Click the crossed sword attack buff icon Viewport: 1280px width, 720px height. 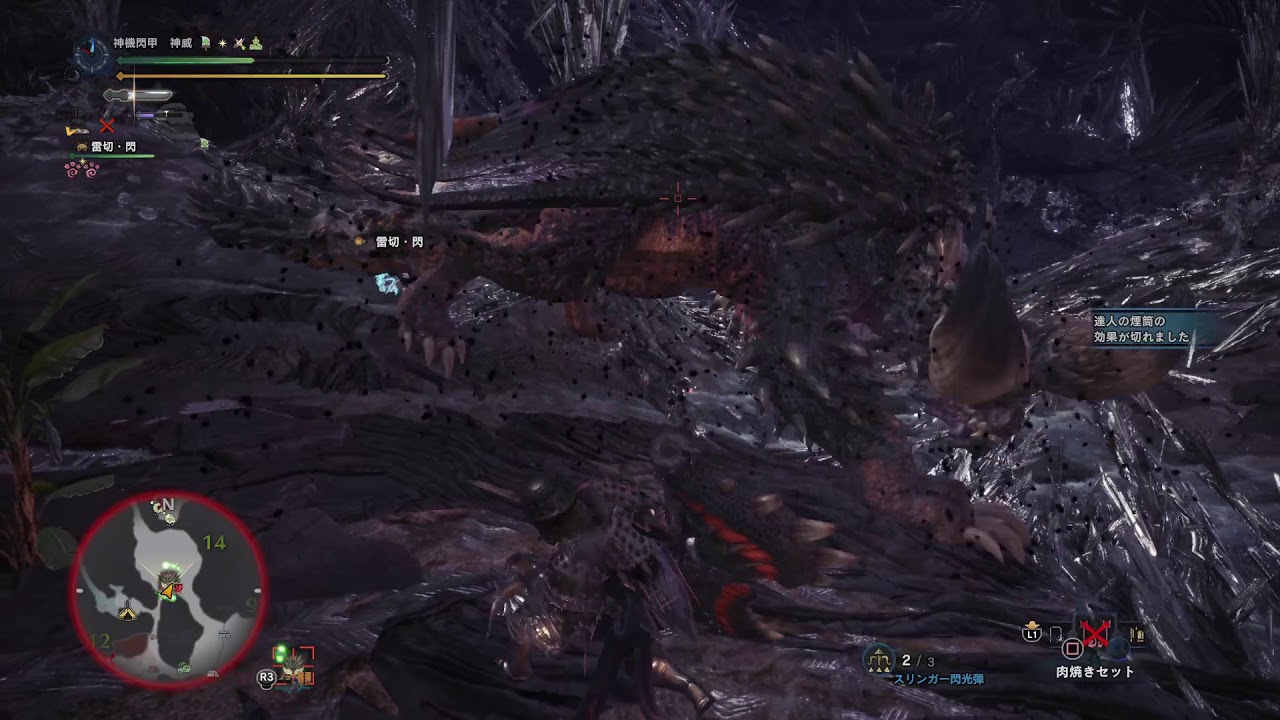click(x=239, y=43)
